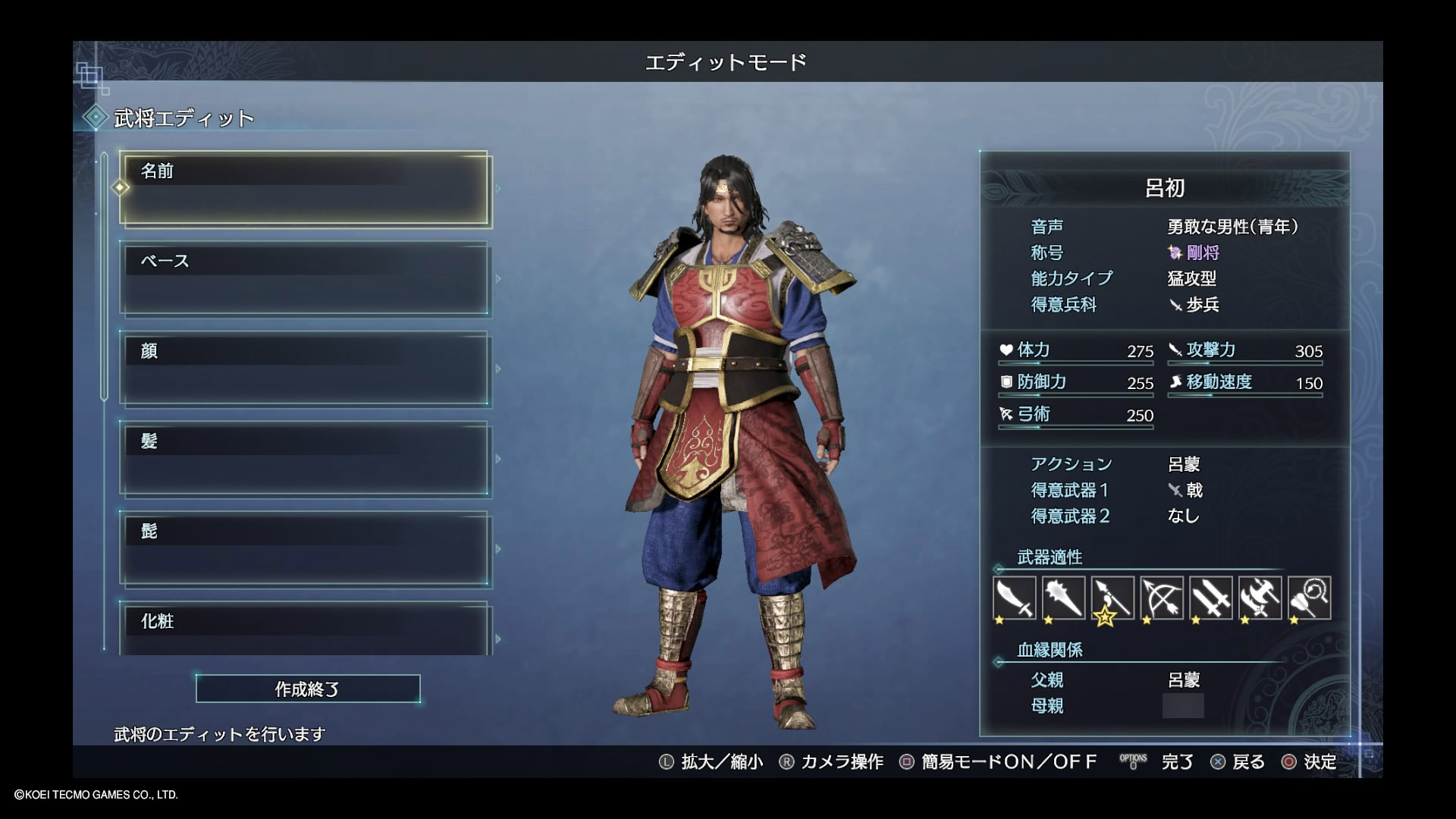Click the 作成終了 finish creation button
Image resolution: width=1456 pixels, height=819 pixels.
pyautogui.click(x=307, y=689)
